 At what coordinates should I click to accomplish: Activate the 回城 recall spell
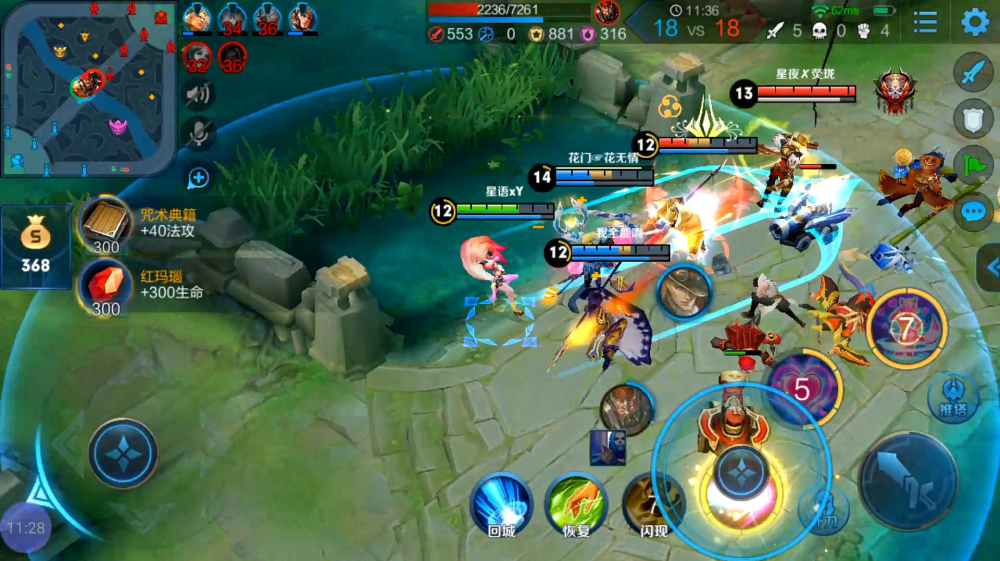(x=501, y=503)
